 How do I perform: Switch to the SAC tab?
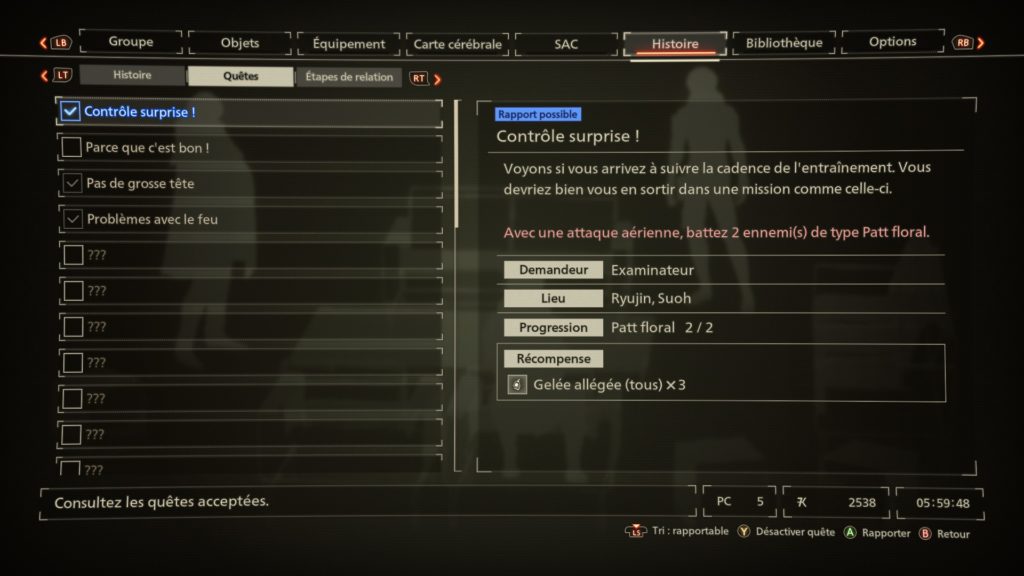tap(566, 44)
